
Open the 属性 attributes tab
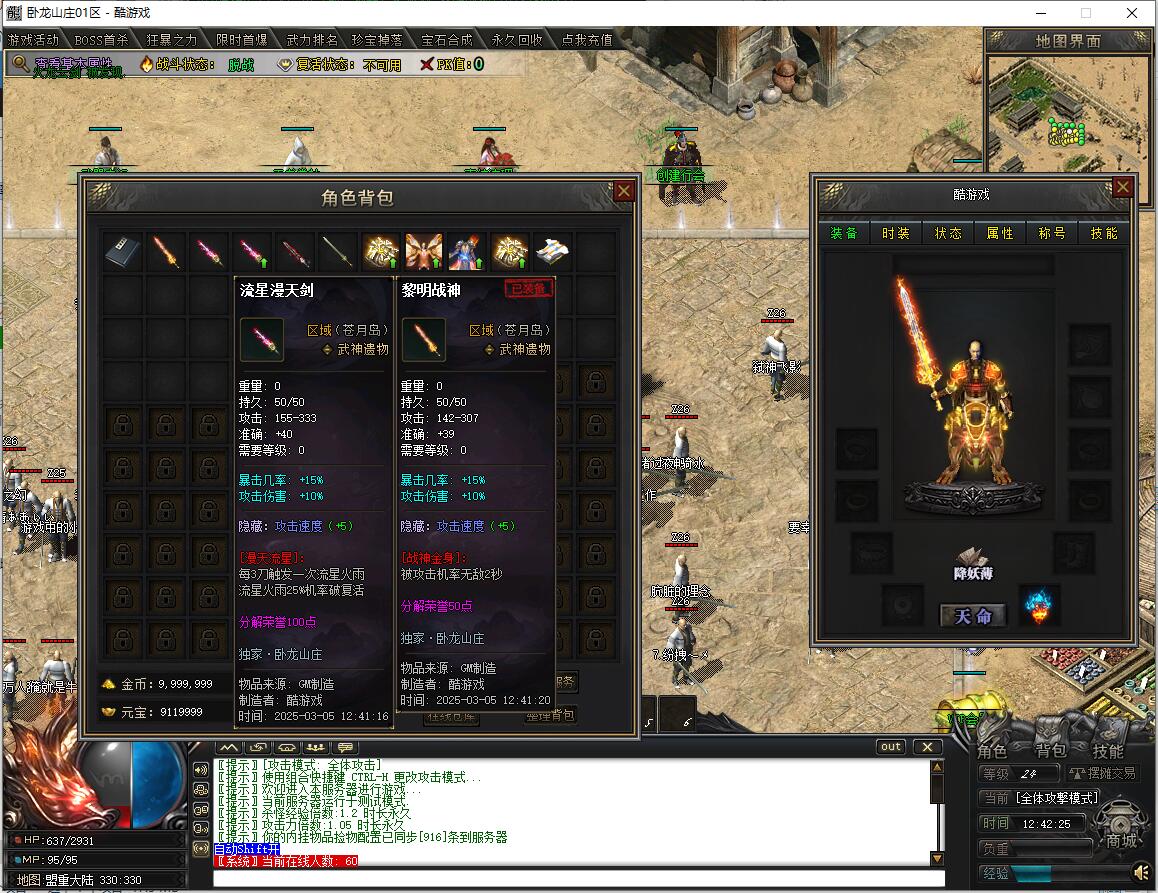click(x=1000, y=233)
